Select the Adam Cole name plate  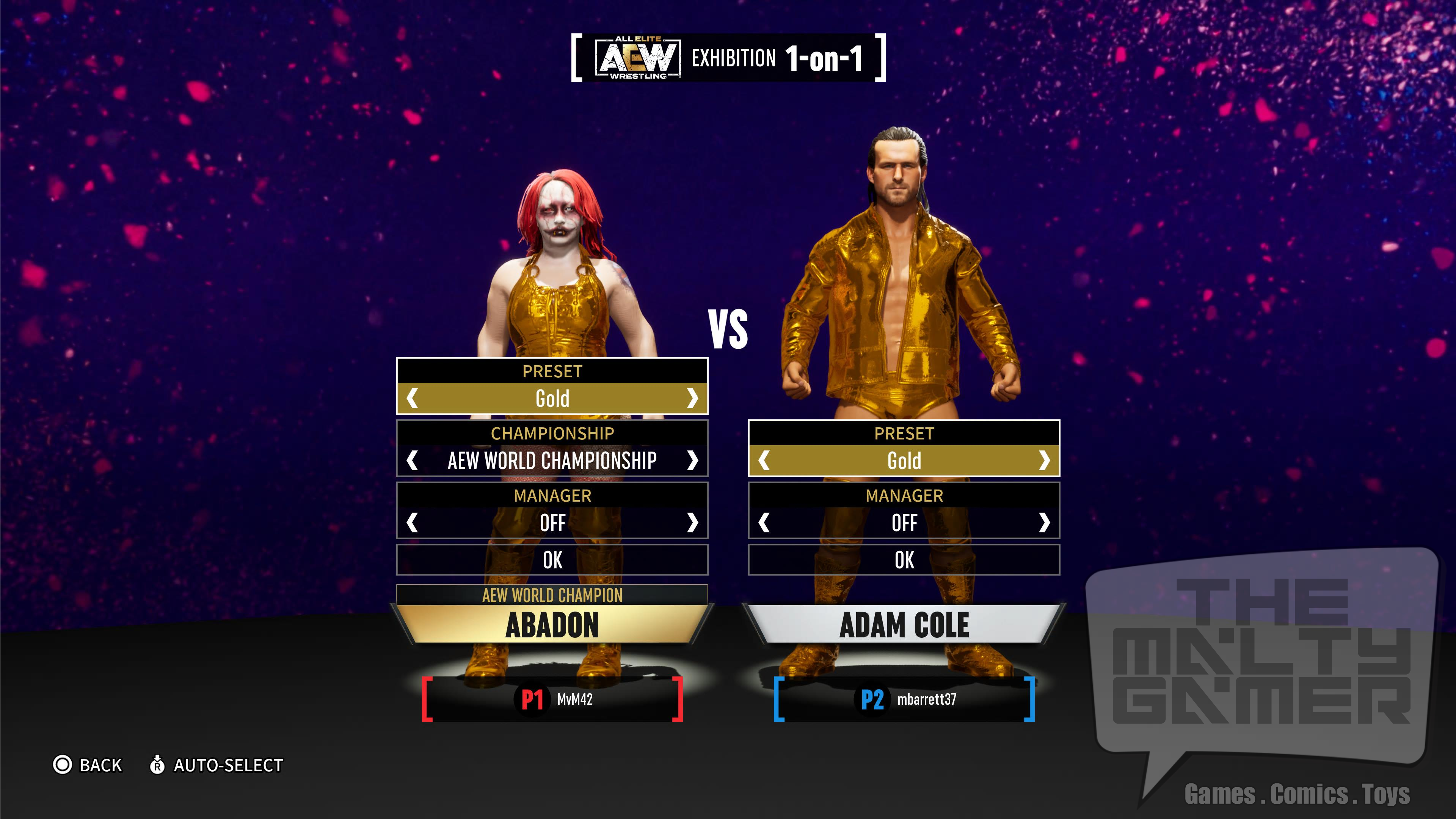pyautogui.click(x=904, y=624)
